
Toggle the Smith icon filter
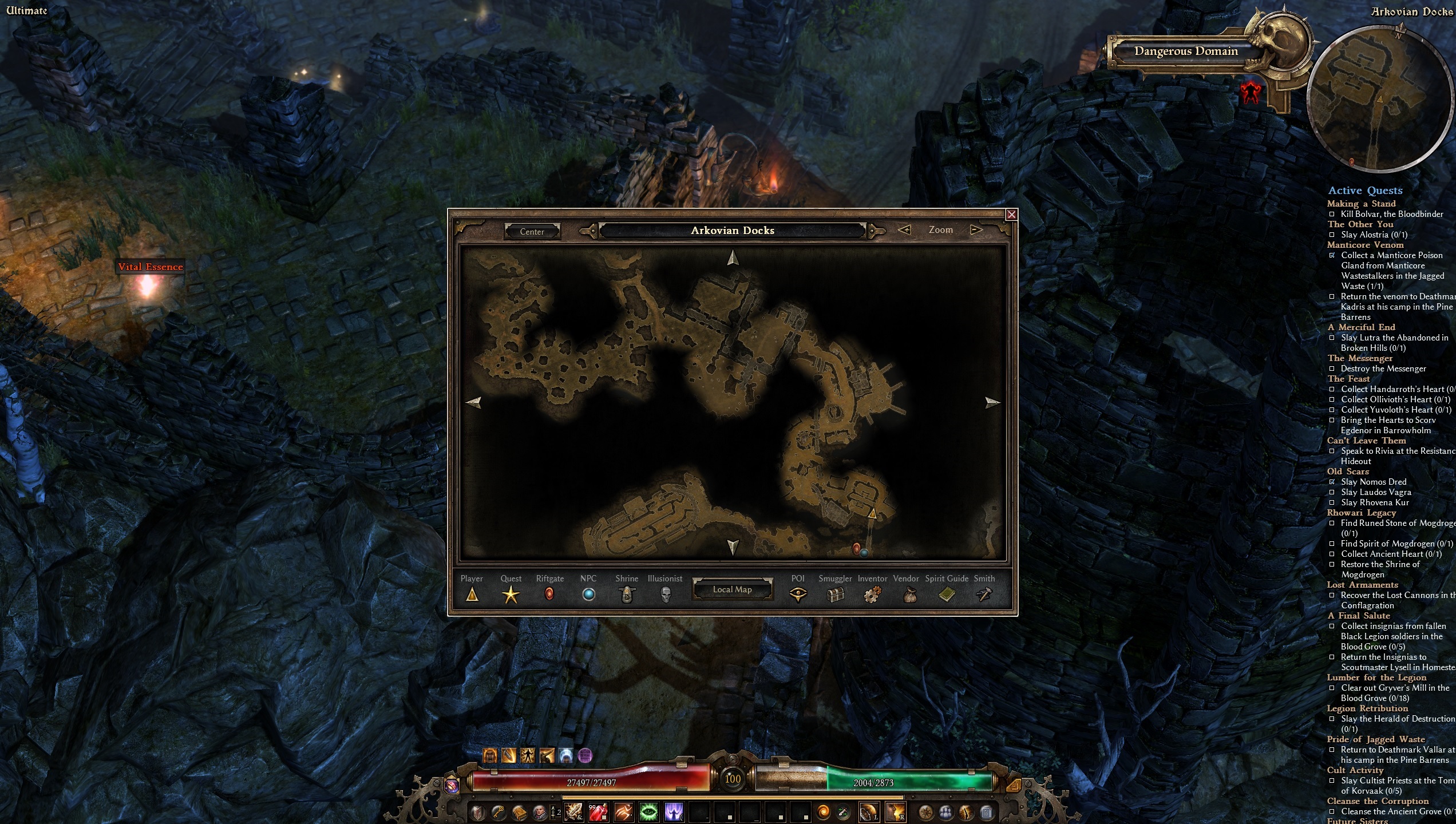coord(984,595)
